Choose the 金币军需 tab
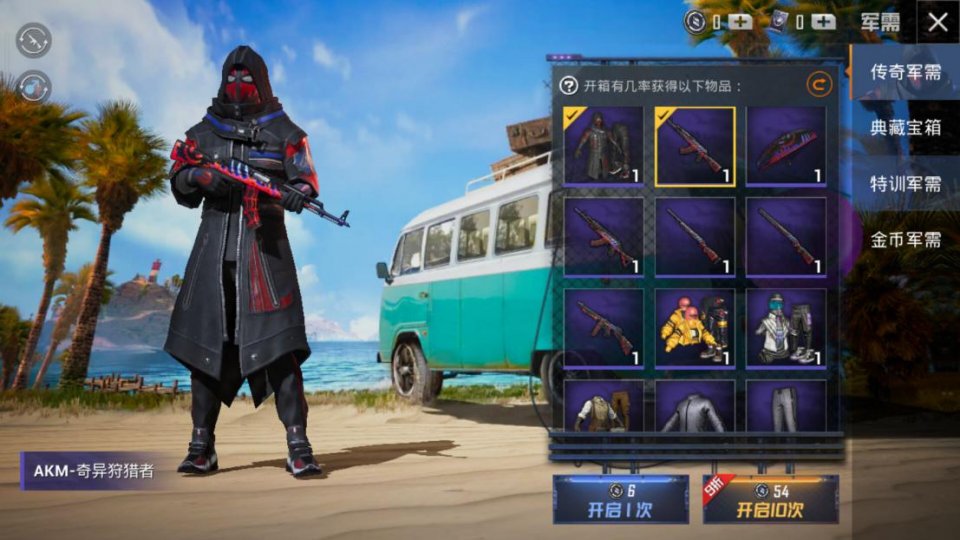 click(x=905, y=240)
